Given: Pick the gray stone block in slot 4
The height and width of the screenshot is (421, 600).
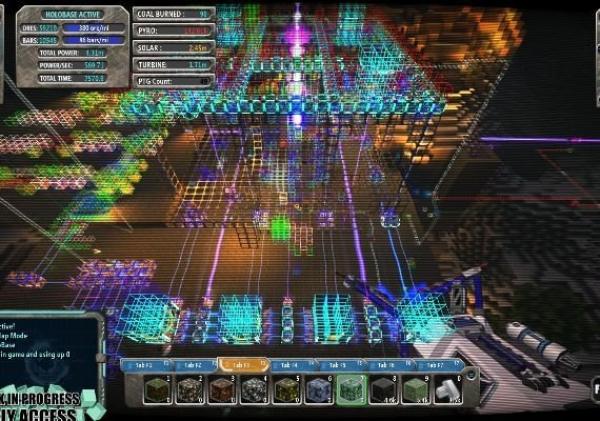Looking at the screenshot, I should 253,390.
